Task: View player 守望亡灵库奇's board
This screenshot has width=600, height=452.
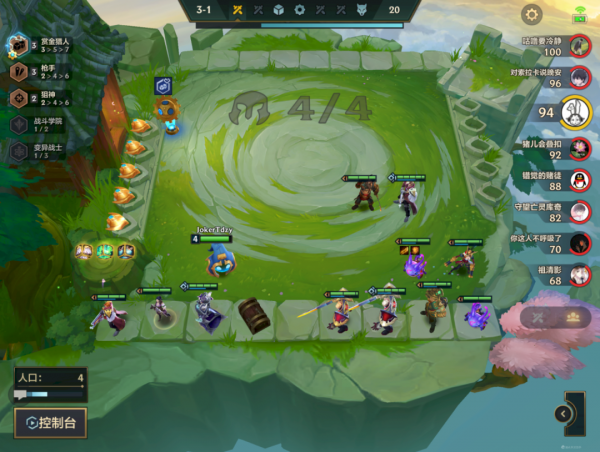Action: coord(578,212)
